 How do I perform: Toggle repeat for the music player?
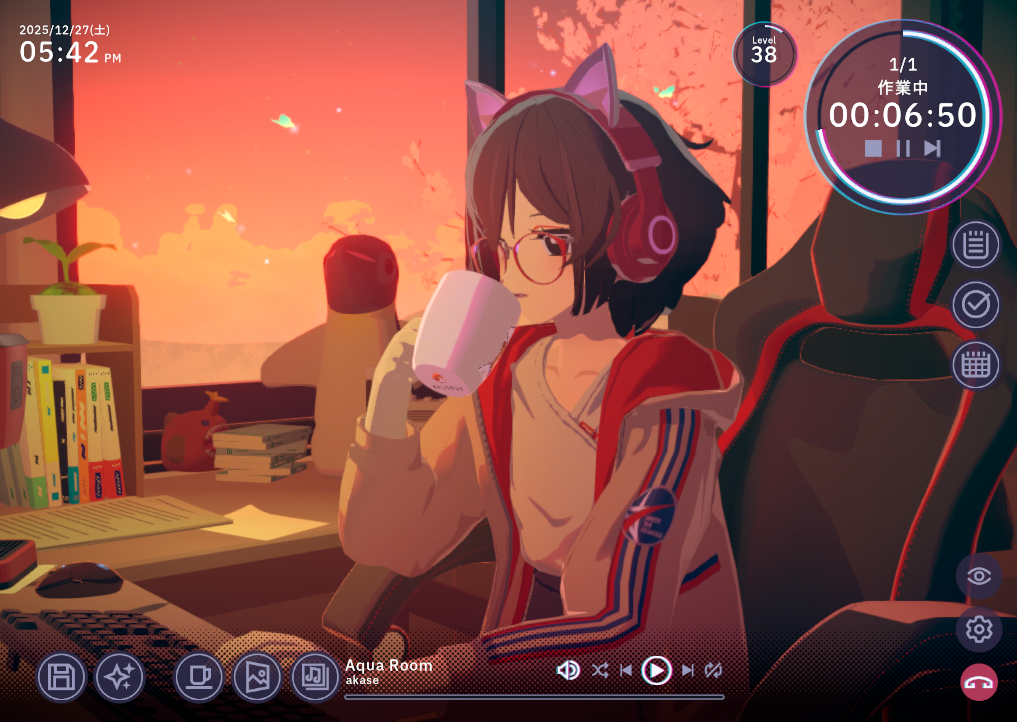pos(713,670)
